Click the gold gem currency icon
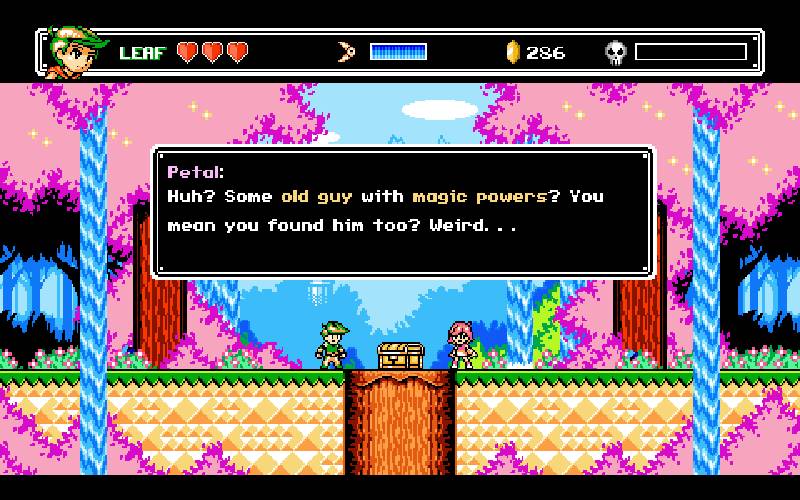800x500 pixels. tap(513, 52)
